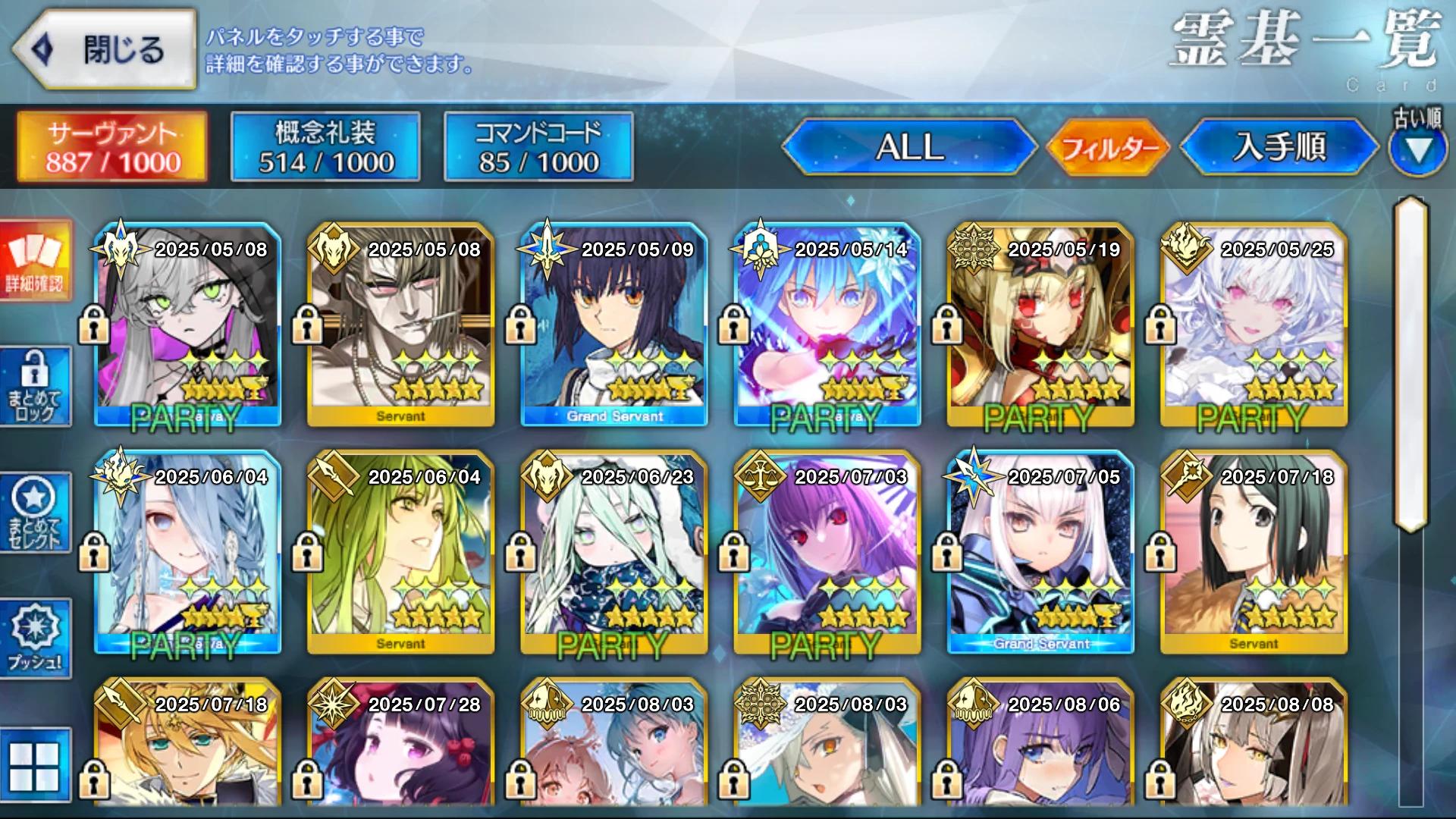Open the servant card dated 2025/07/03

pyautogui.click(x=827, y=552)
